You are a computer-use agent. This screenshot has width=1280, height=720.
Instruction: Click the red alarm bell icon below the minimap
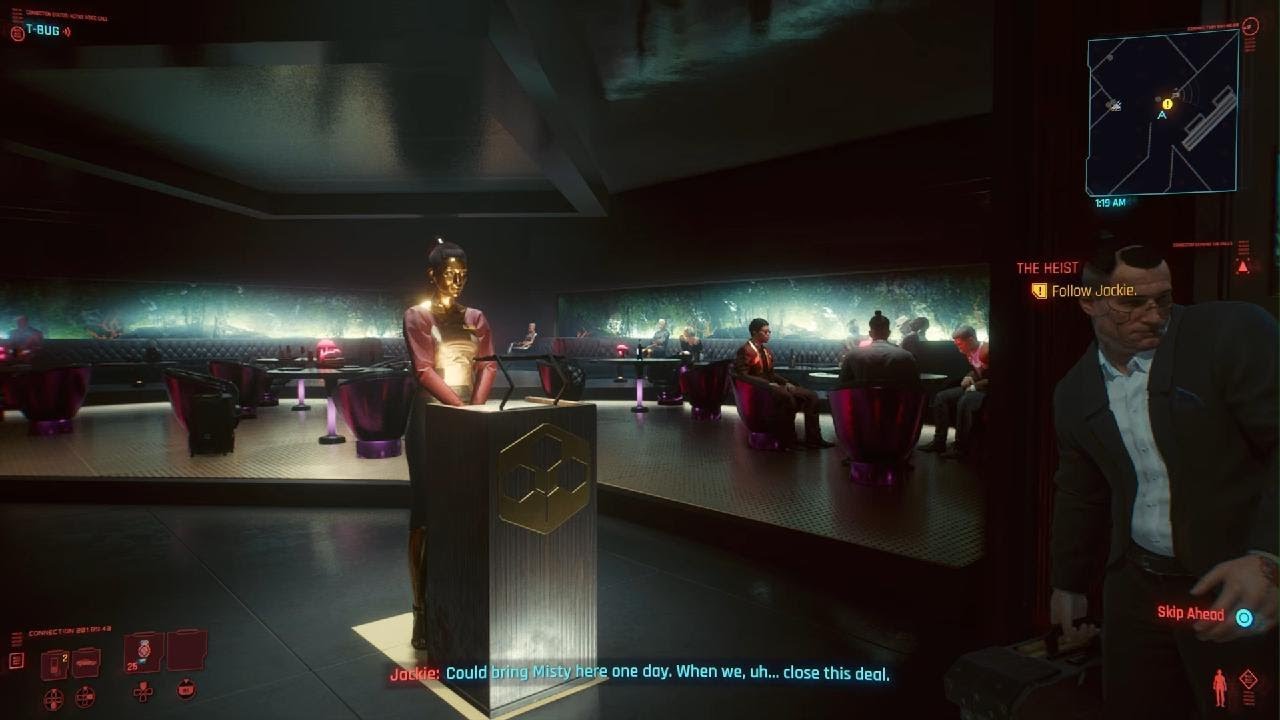point(1242,264)
